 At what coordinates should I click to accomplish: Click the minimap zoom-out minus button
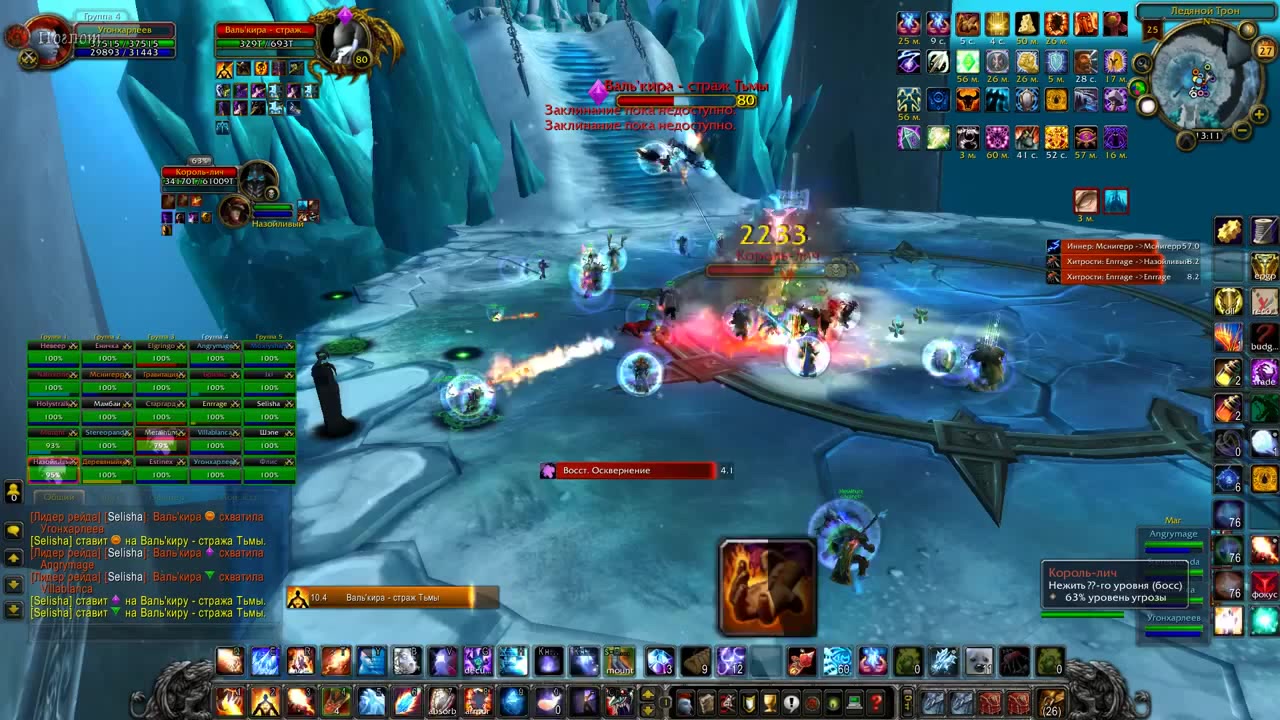pos(1241,131)
